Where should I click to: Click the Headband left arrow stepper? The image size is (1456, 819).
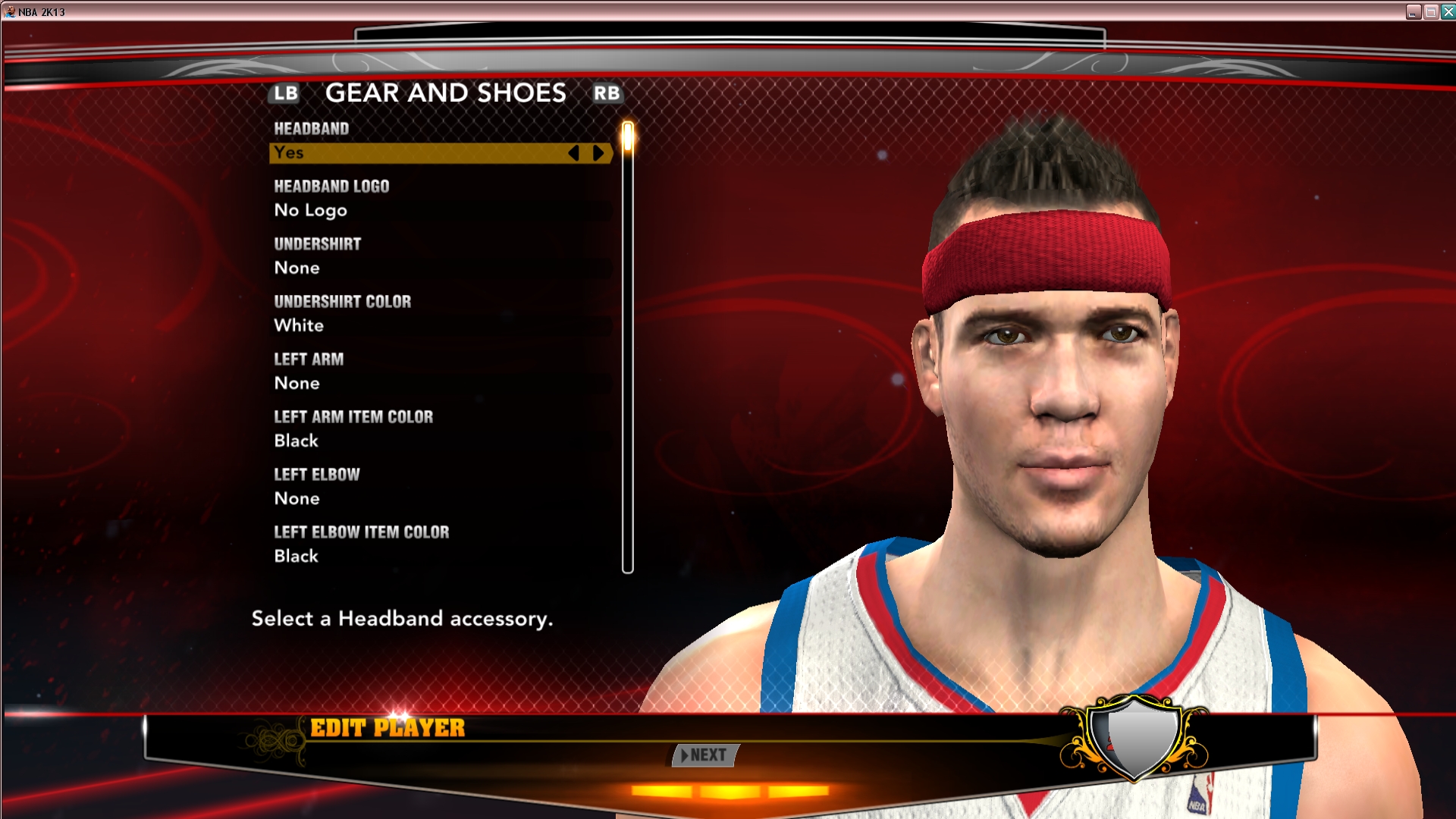tap(574, 153)
